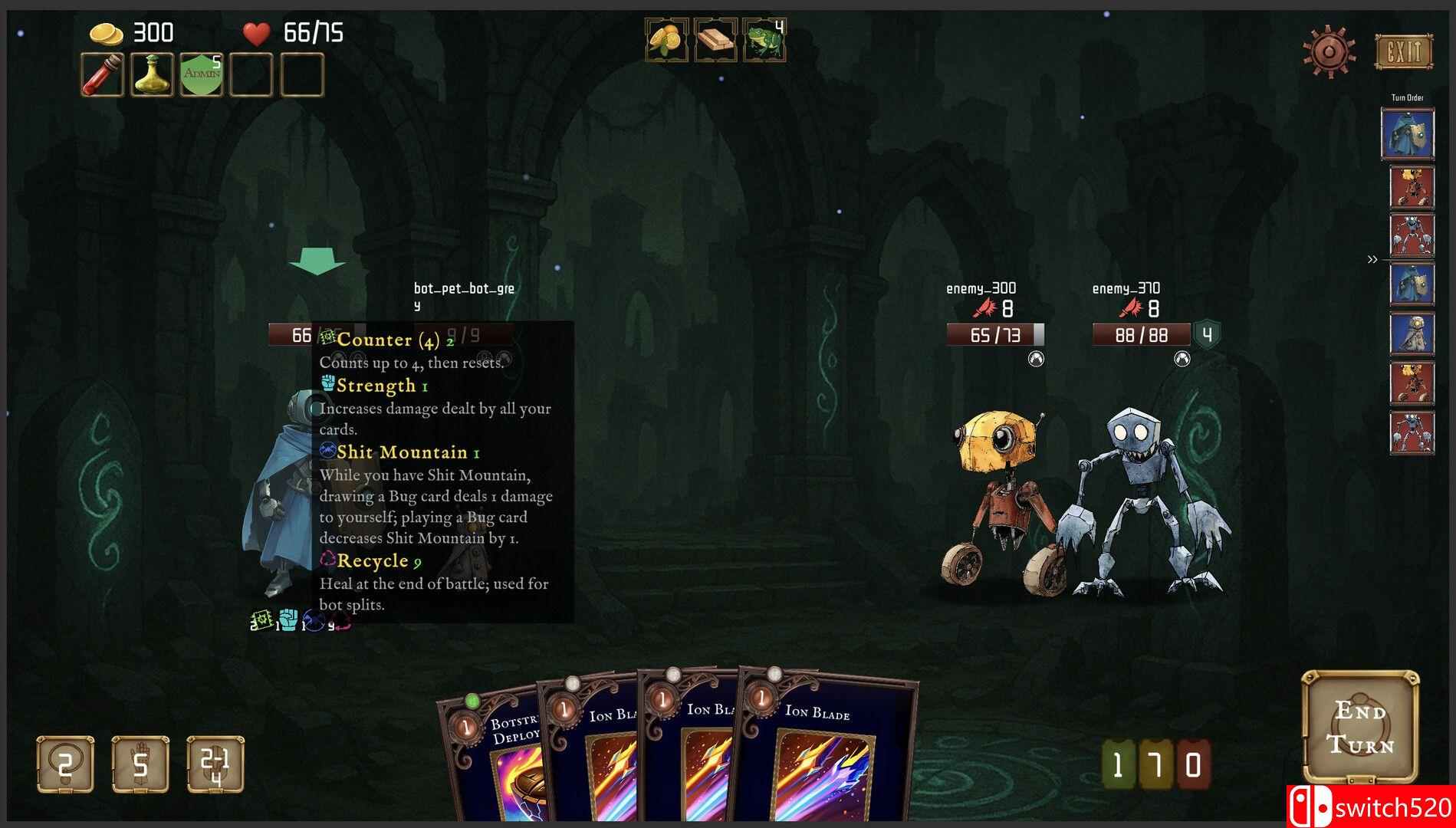Open the glove pile showing 5
The image size is (1456, 828).
(140, 764)
